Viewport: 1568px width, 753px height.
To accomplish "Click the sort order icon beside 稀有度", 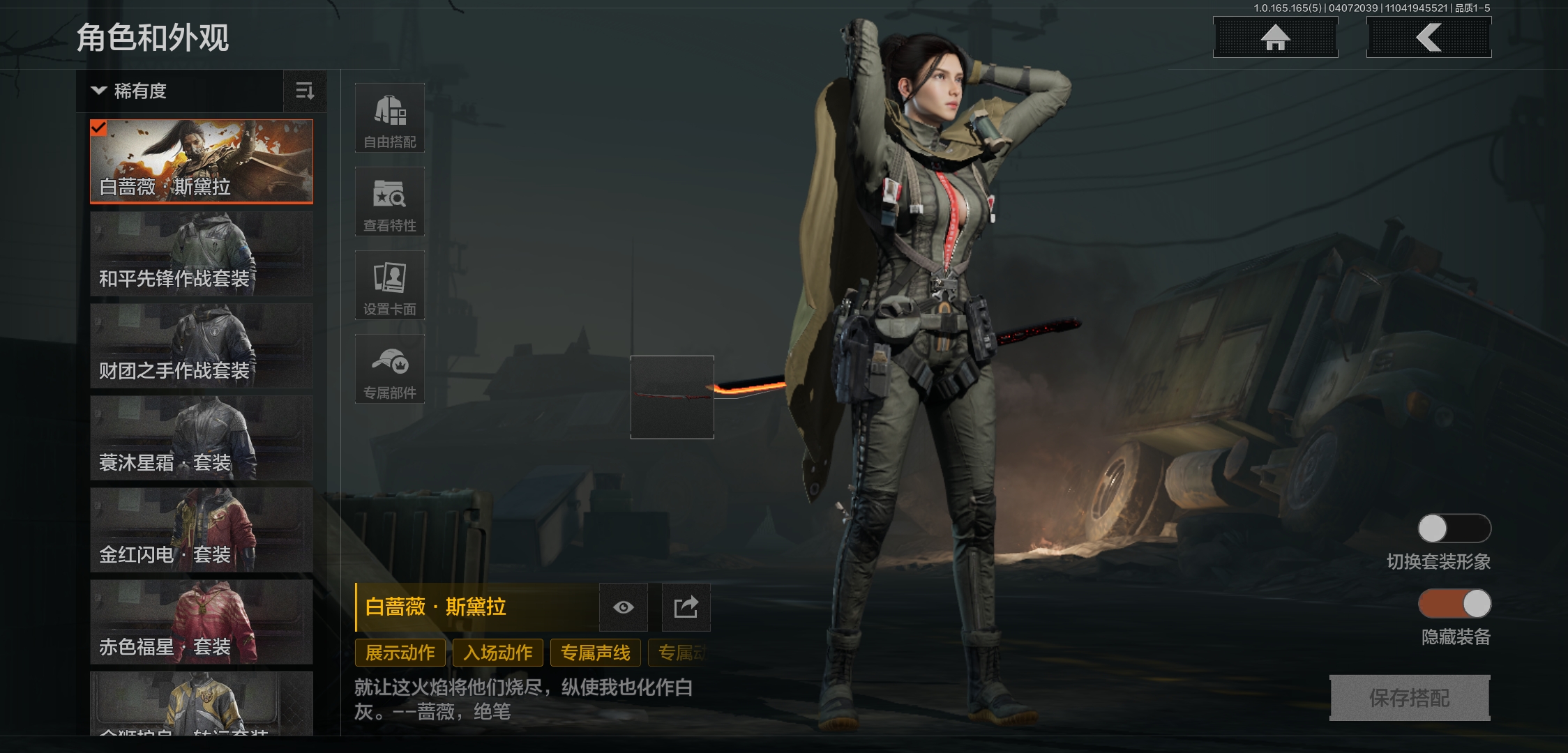I will (x=305, y=91).
